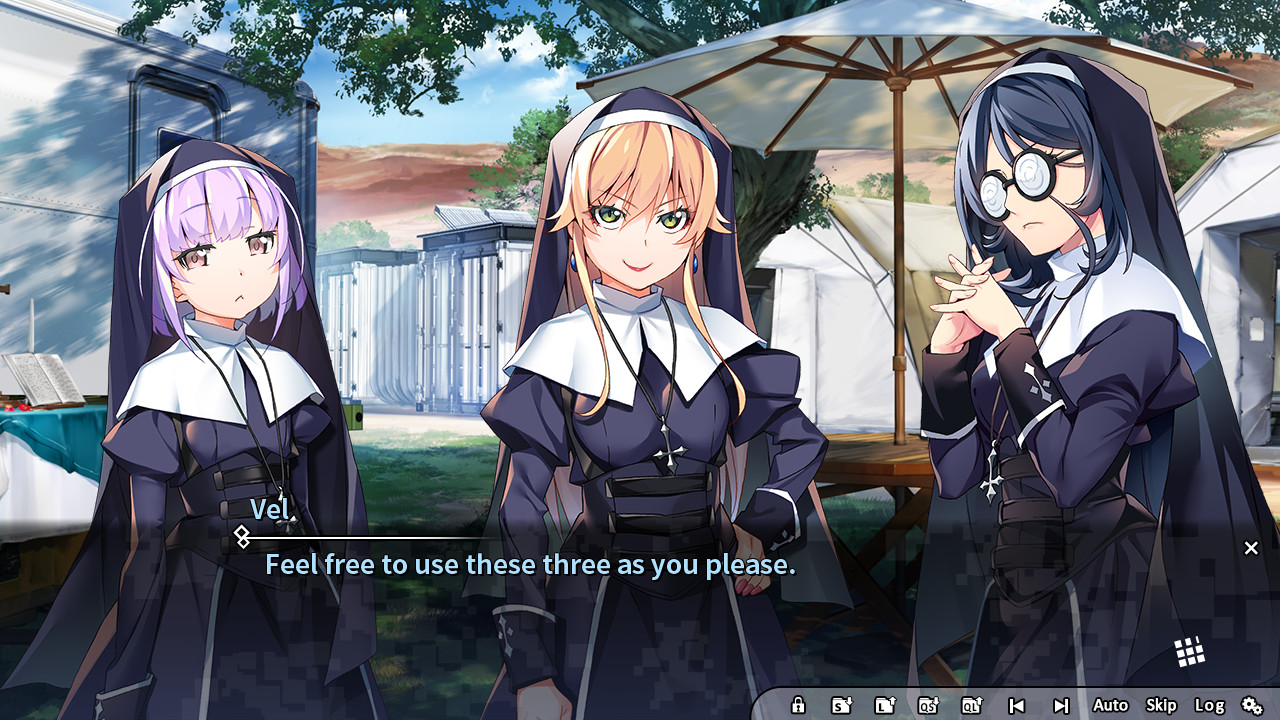Screen dimensions: 1280x720
Task: Open the Save menu
Action: click(x=842, y=705)
